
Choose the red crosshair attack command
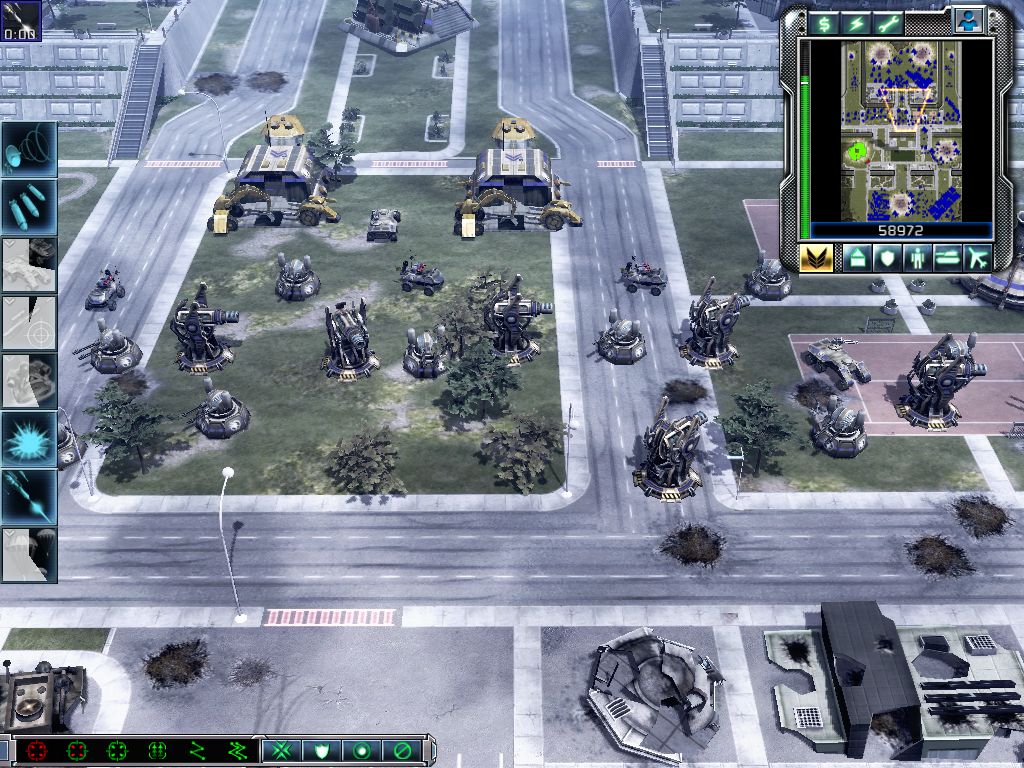[37, 750]
